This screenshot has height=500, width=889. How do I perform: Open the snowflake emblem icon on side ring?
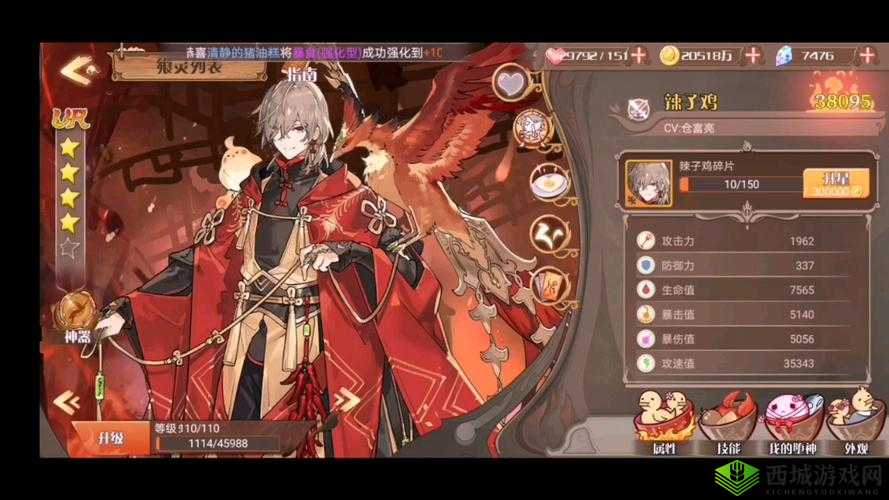click(x=538, y=130)
